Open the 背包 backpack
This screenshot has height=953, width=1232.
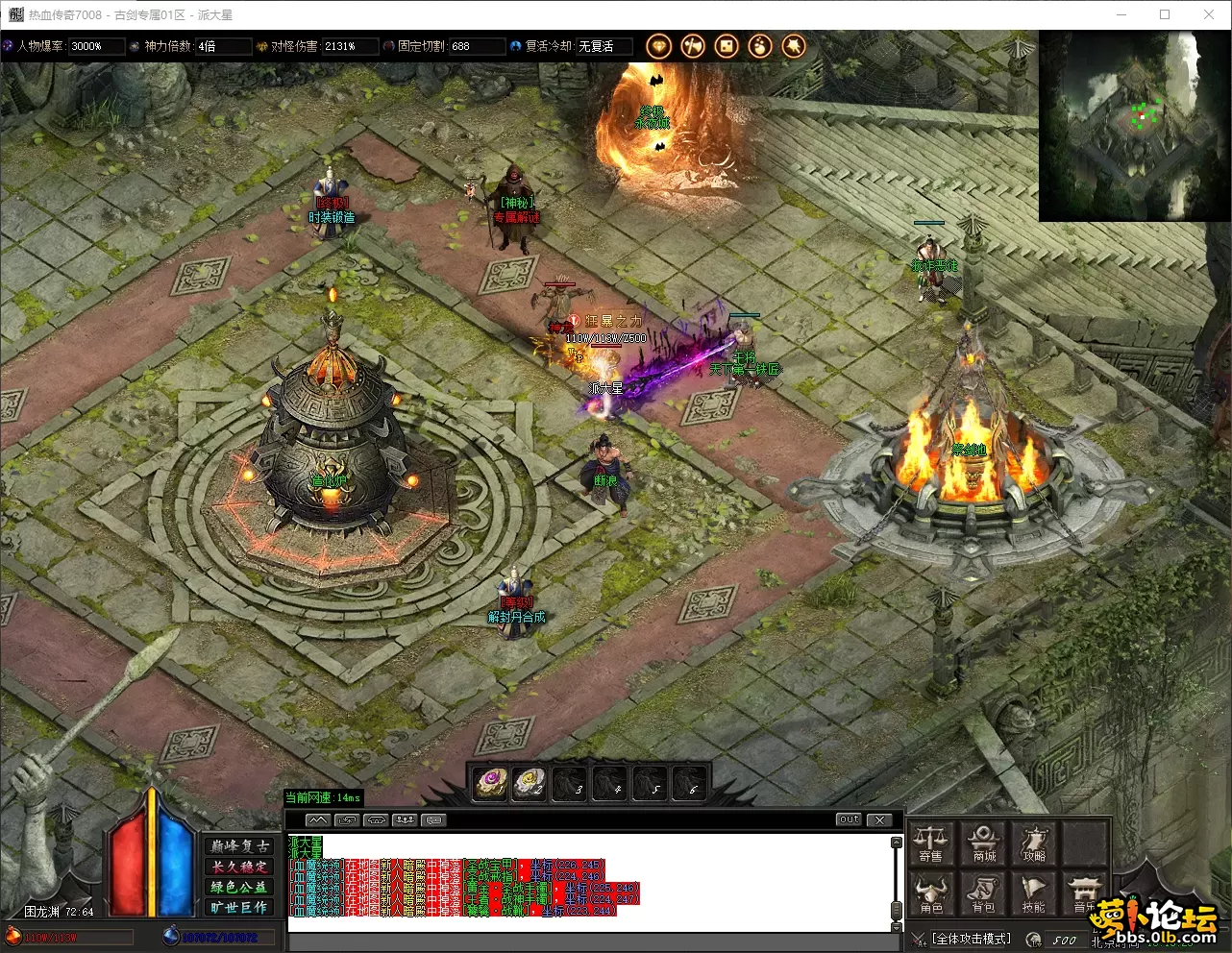[984, 894]
